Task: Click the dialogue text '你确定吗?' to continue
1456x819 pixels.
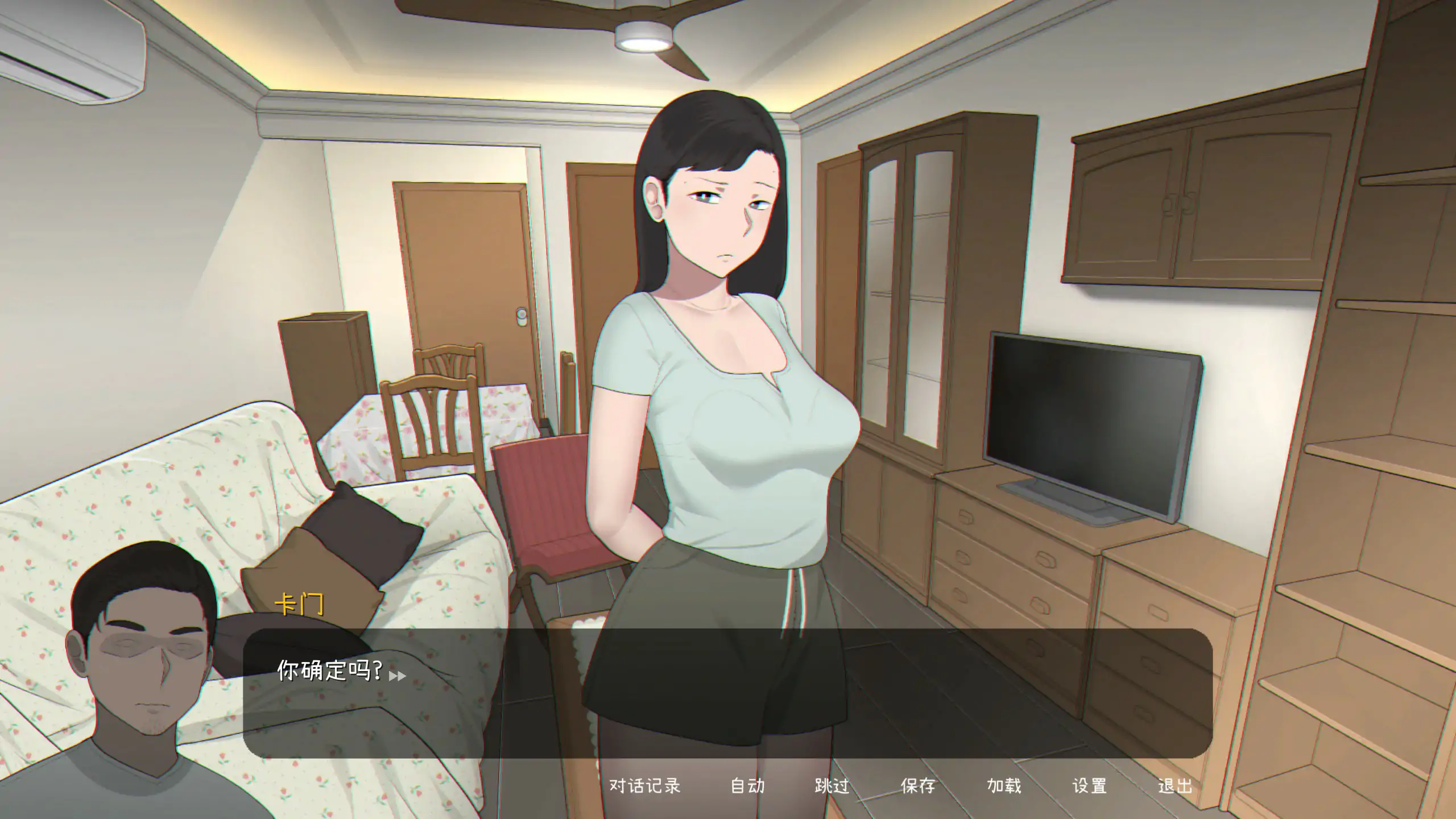Action: coord(330,674)
